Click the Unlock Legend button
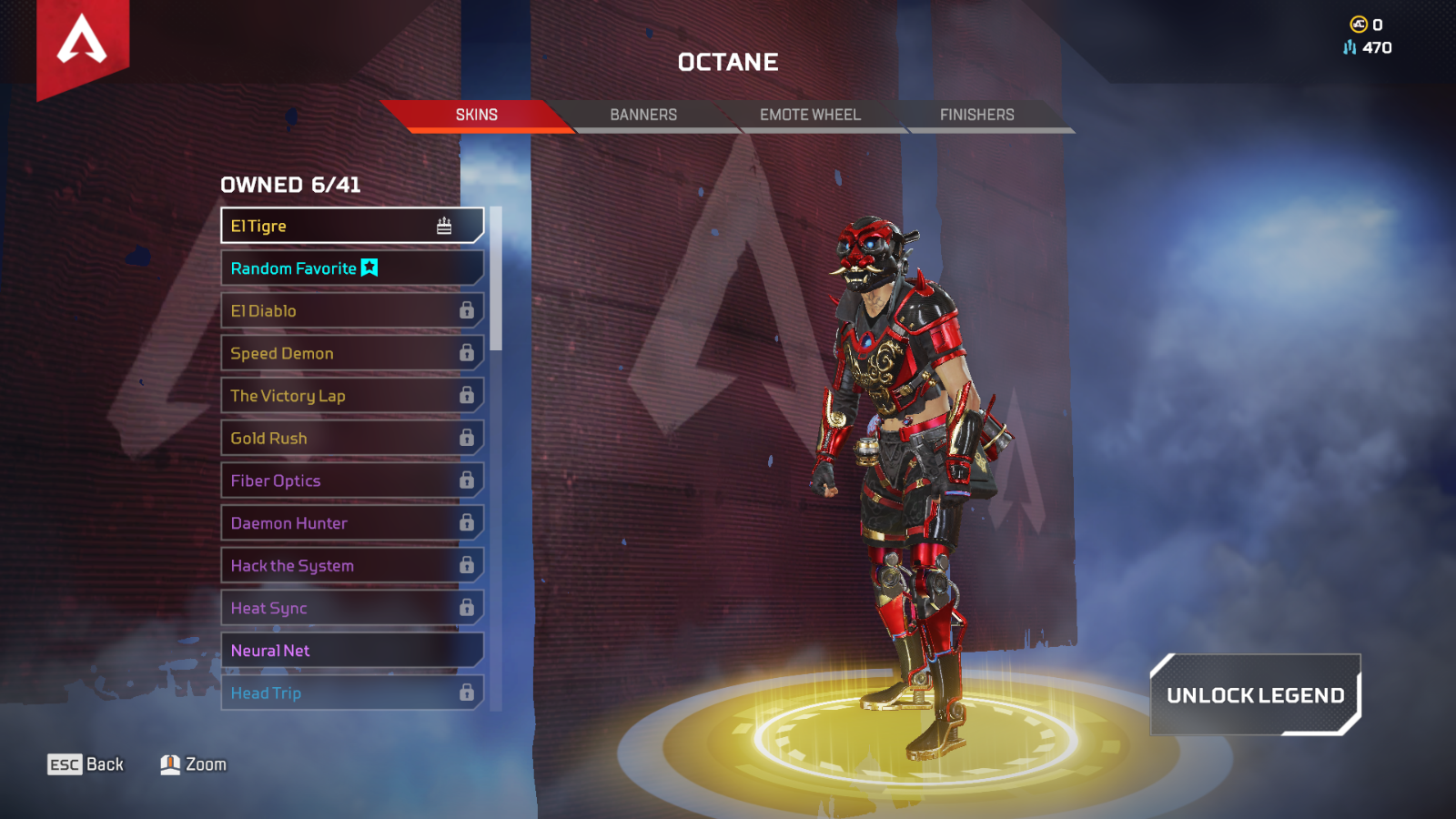 pyautogui.click(x=1255, y=695)
